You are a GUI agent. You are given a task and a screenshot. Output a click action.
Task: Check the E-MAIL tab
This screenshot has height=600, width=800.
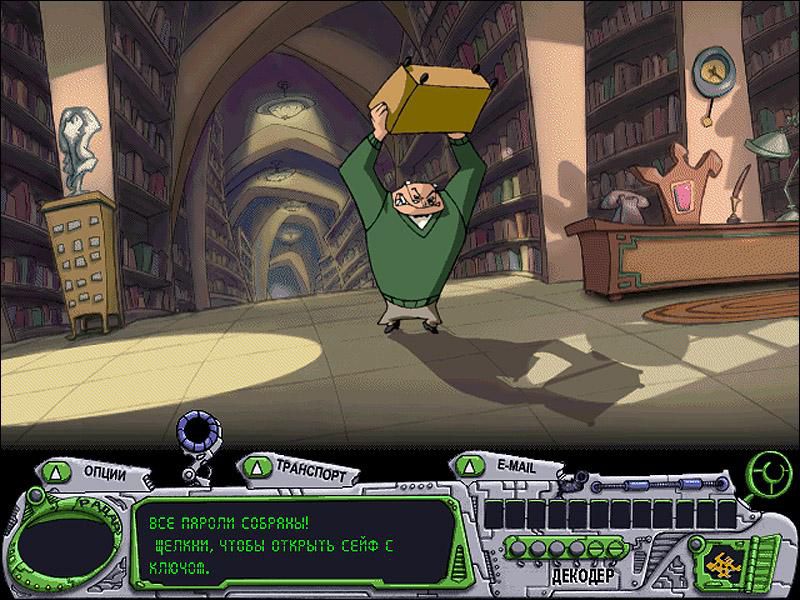coord(500,466)
